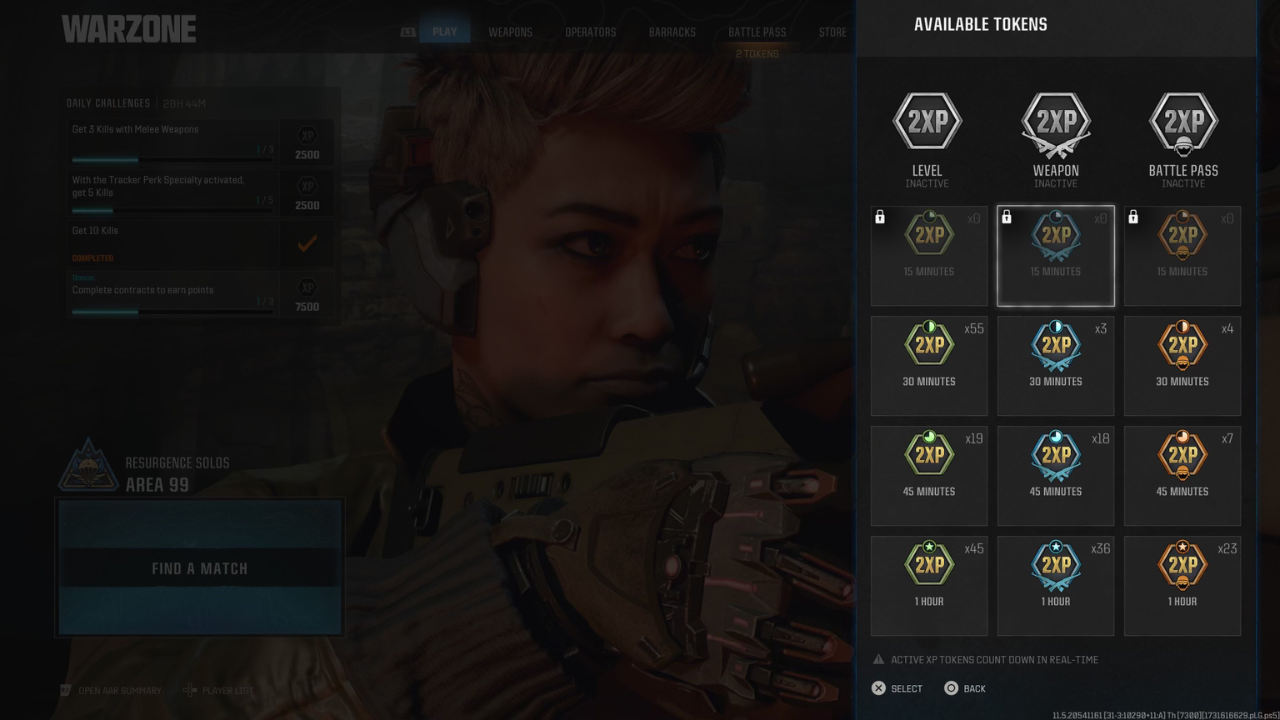Click Open AAR Summary
This screenshot has width=1280, height=720.
tap(120, 690)
